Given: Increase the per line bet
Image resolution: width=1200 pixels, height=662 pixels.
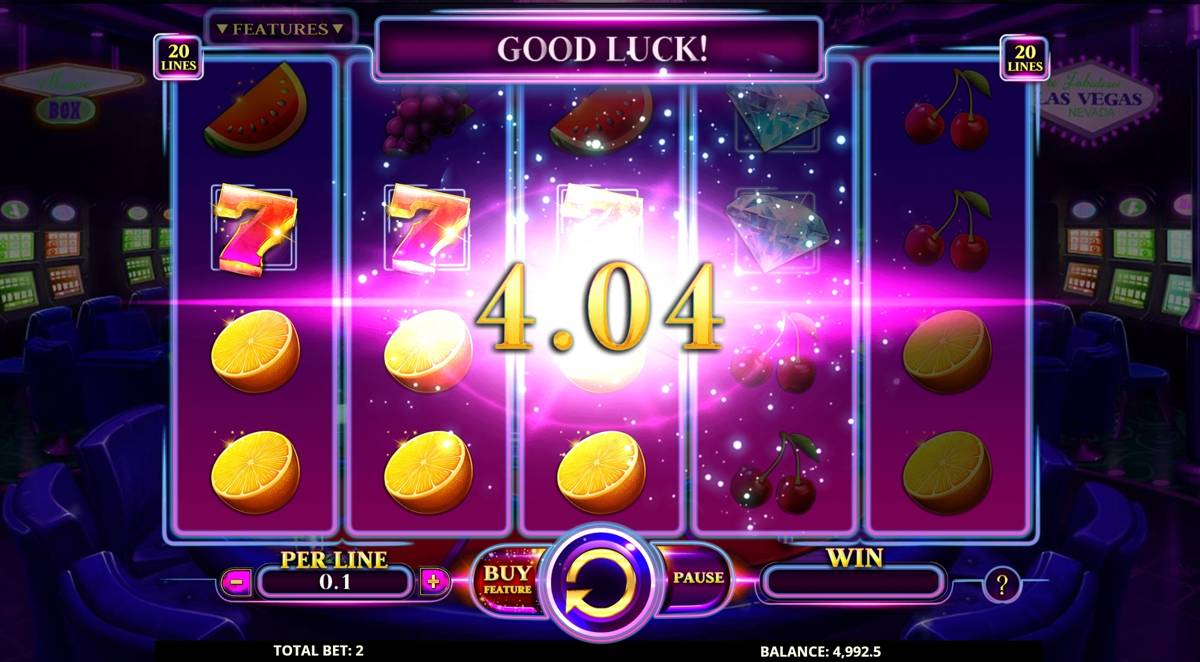Looking at the screenshot, I should click(x=434, y=581).
